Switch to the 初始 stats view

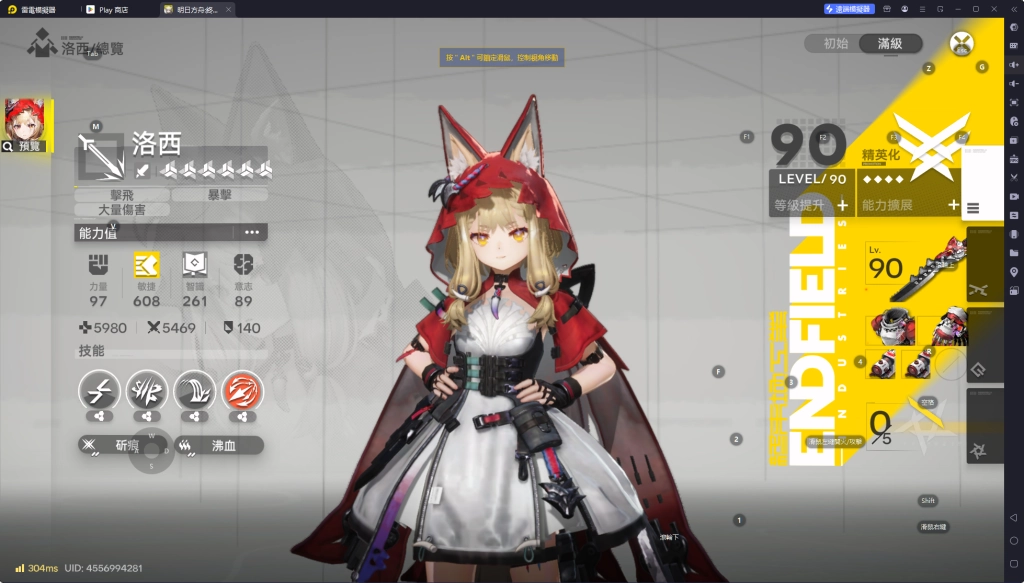coord(836,43)
